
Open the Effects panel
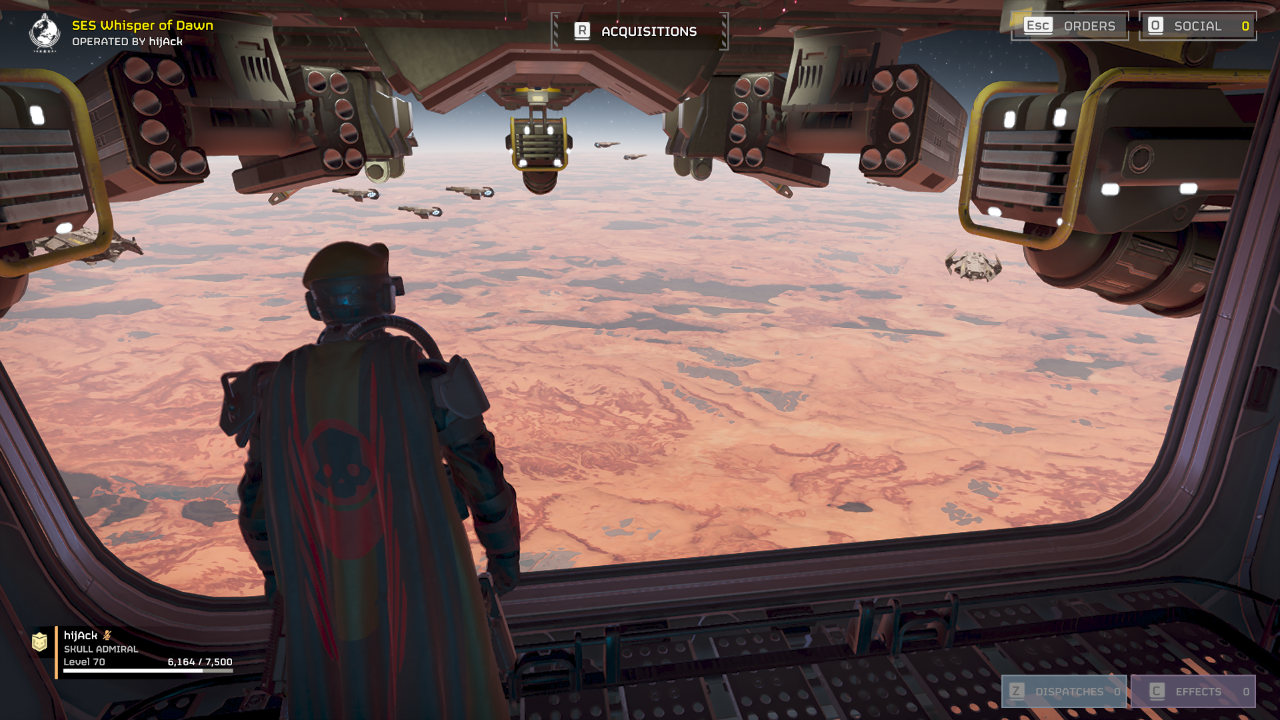(x=1193, y=691)
